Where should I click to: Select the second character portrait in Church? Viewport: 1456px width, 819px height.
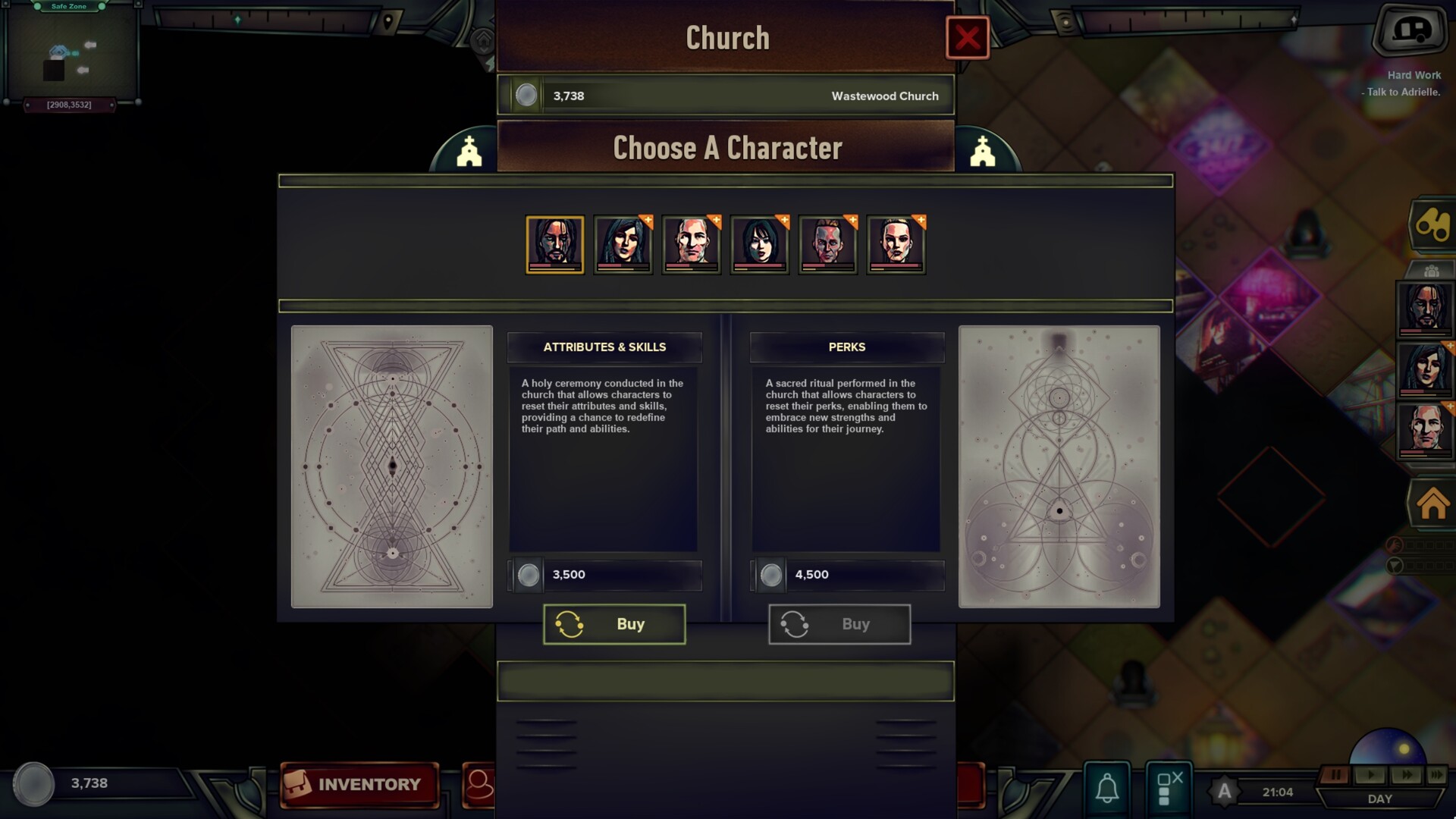click(623, 244)
